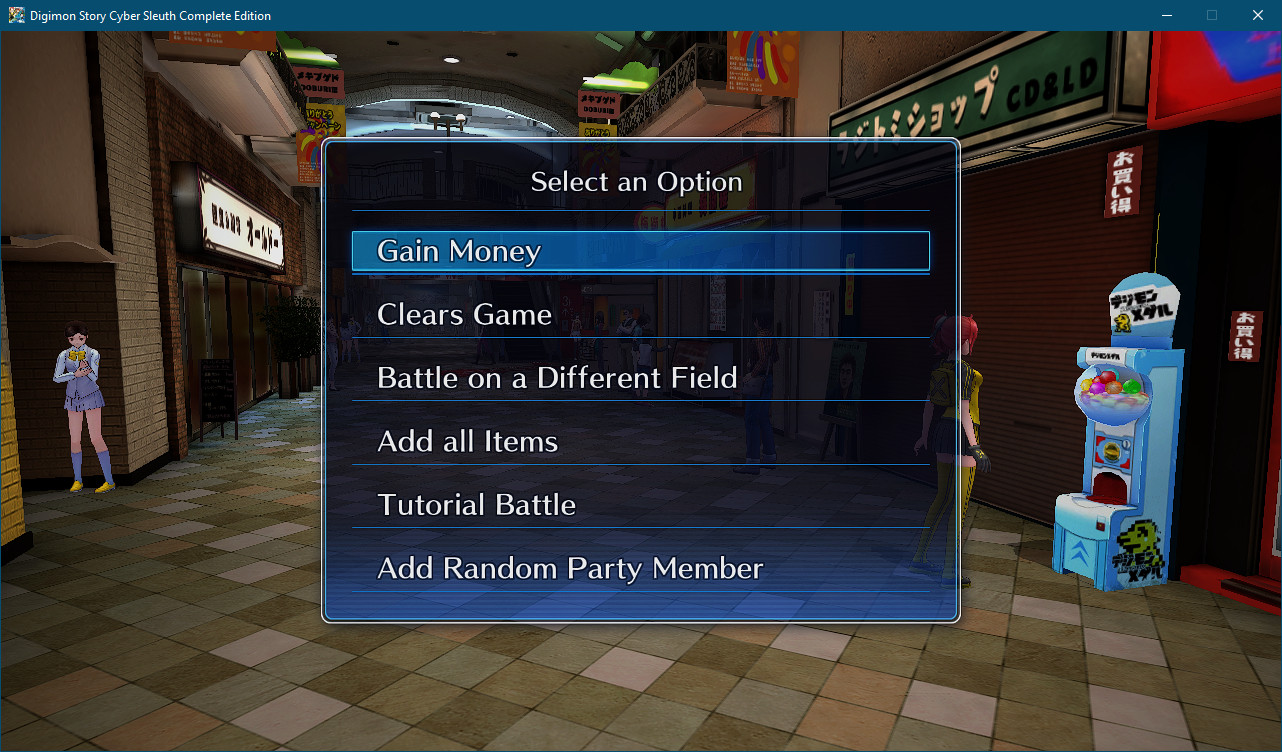Click the Digimon Story icon in the title bar
This screenshot has width=1282, height=752.
pyautogui.click(x=15, y=15)
